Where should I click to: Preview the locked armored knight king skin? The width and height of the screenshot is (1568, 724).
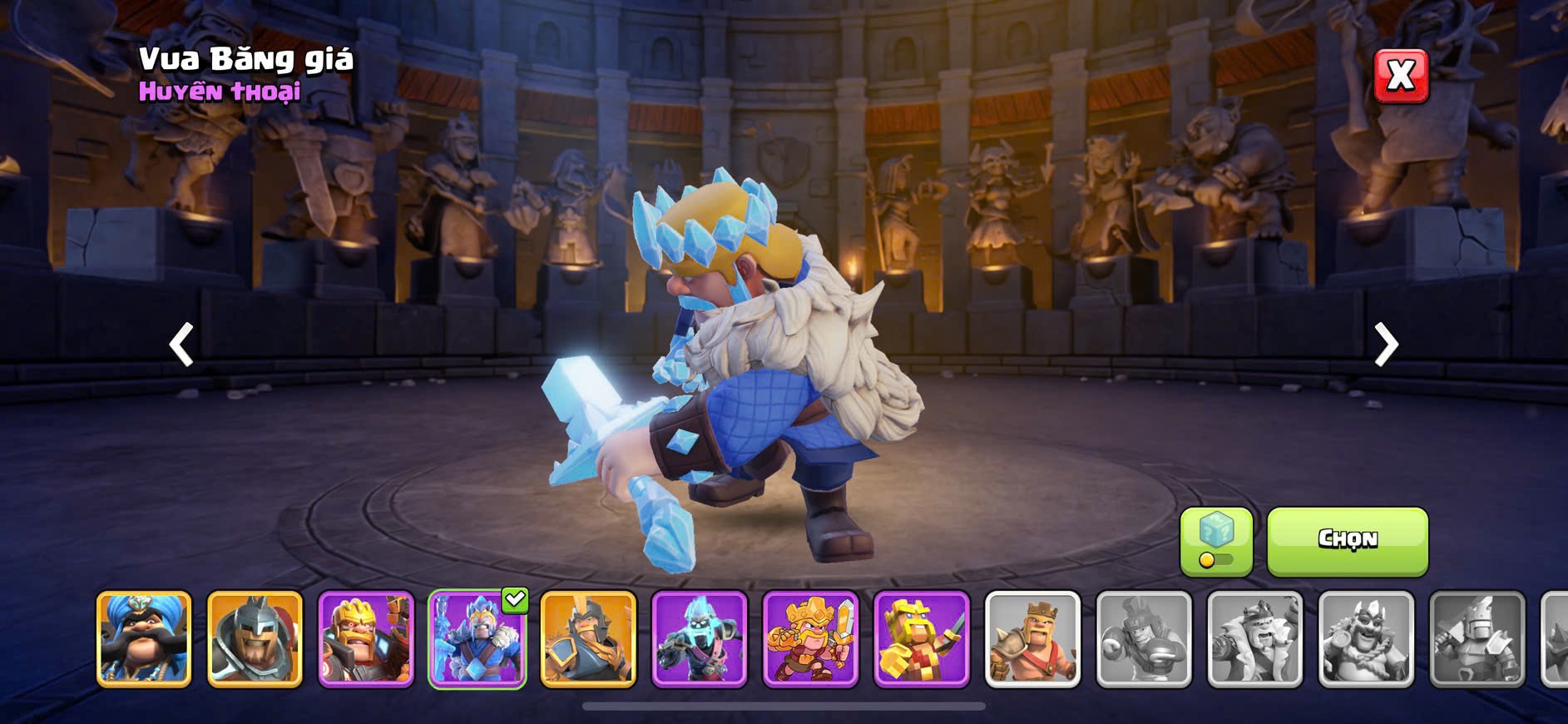point(1476,639)
